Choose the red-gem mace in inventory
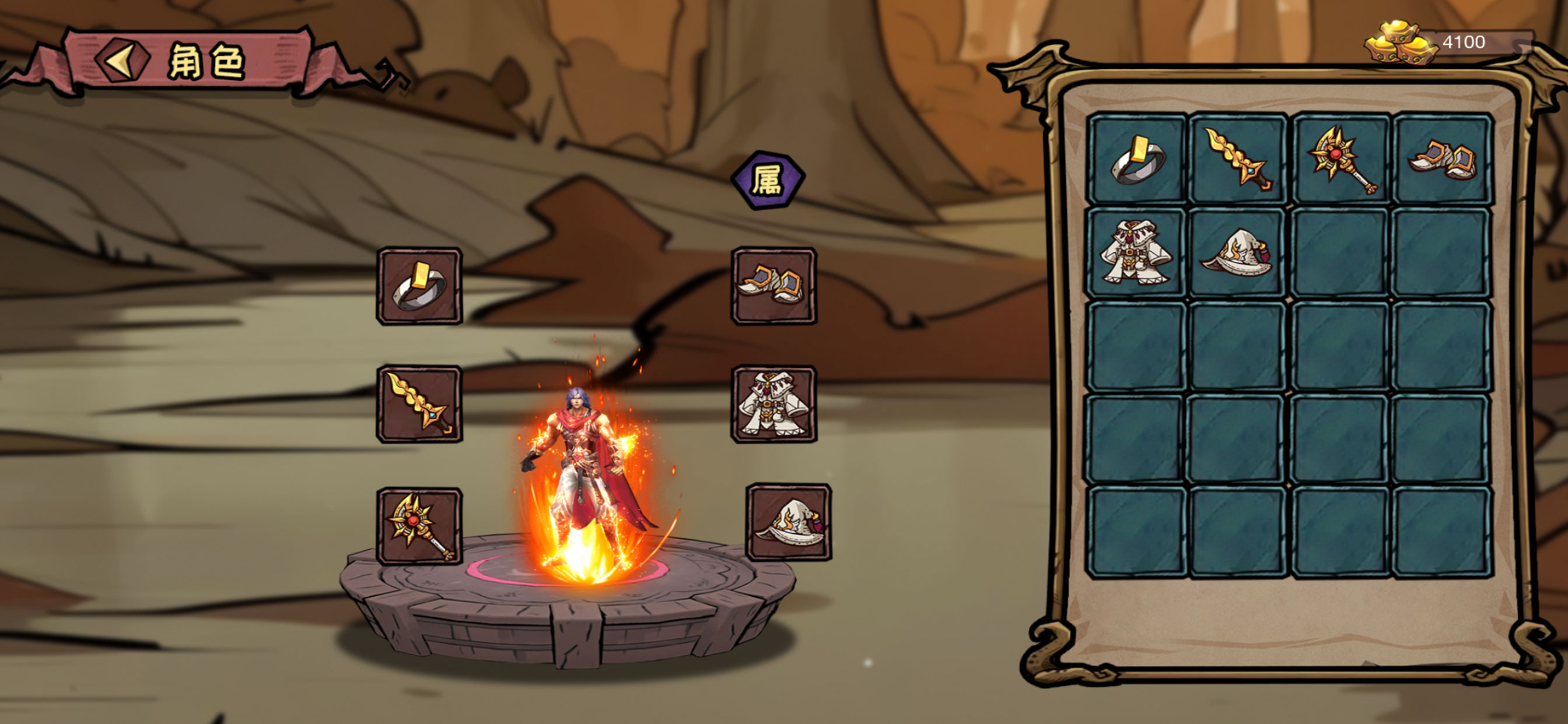Viewport: 1568px width, 724px height. tap(1340, 159)
